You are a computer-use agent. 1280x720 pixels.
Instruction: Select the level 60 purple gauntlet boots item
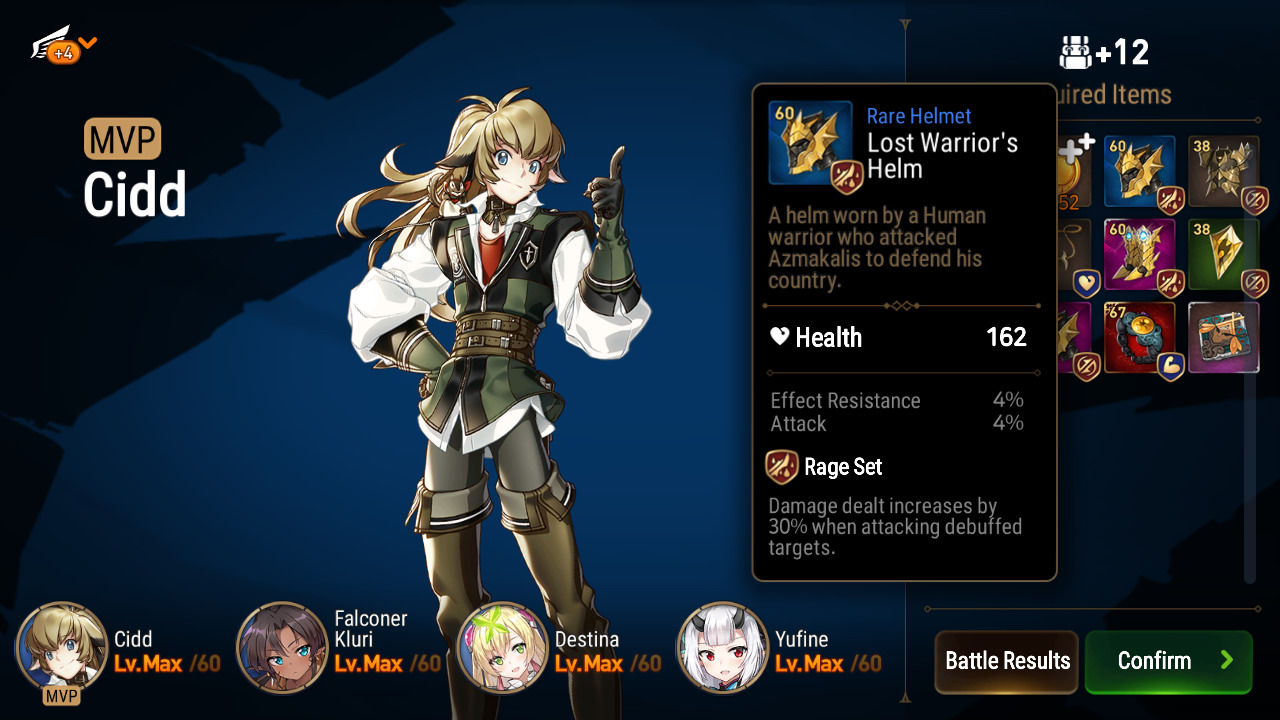click(1139, 255)
